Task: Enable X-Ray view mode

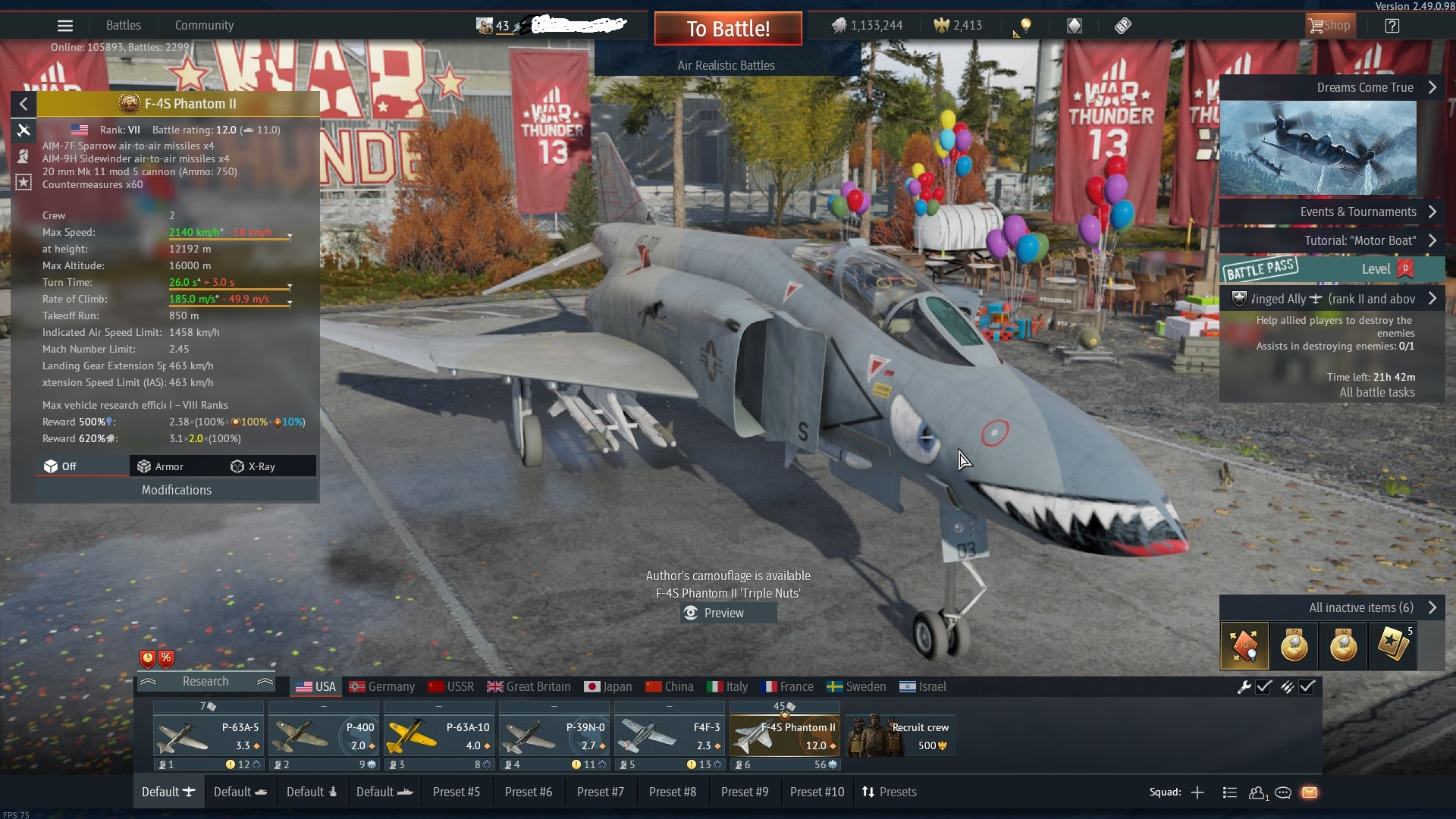Action: pos(253,466)
